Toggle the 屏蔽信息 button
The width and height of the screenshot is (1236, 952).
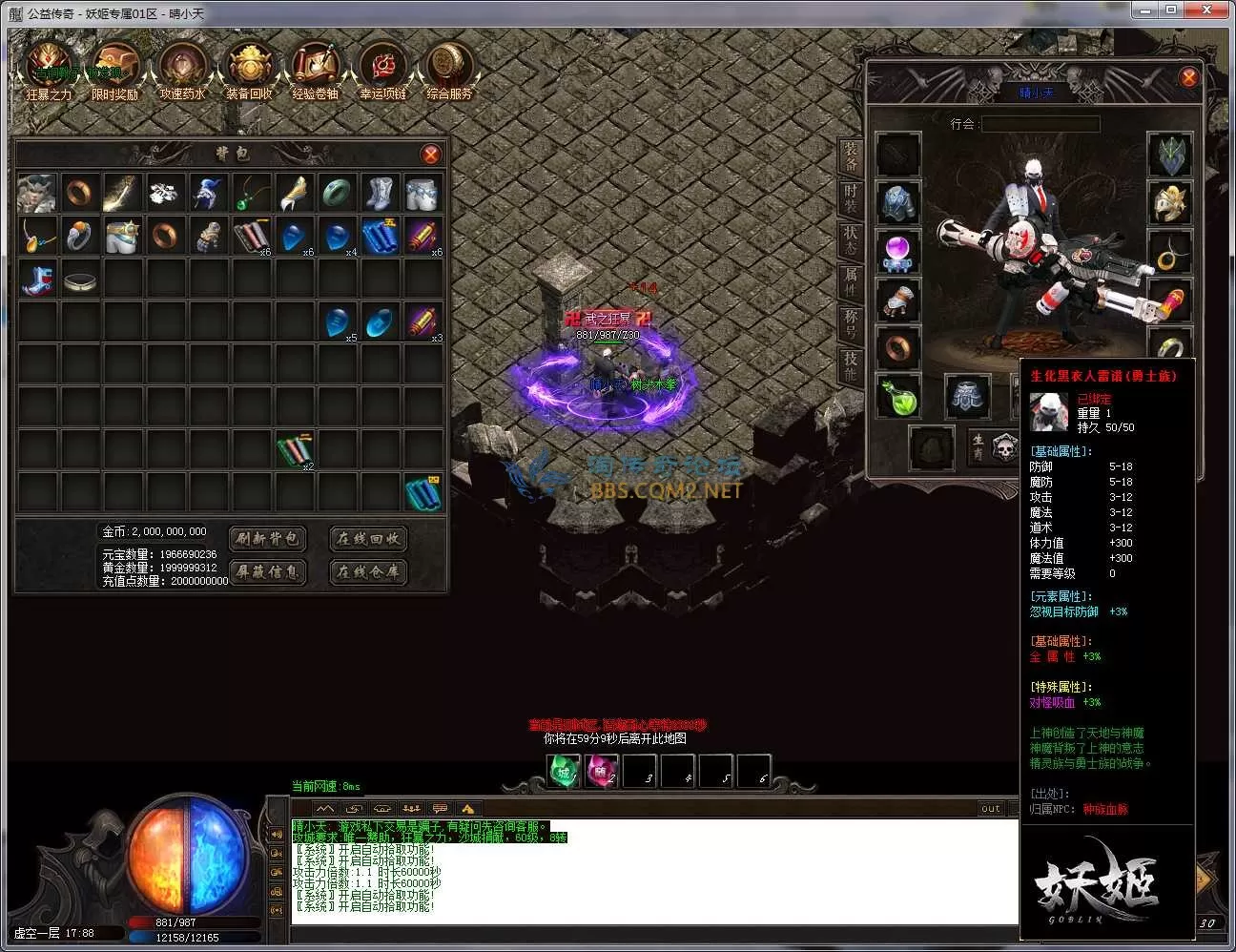(268, 571)
